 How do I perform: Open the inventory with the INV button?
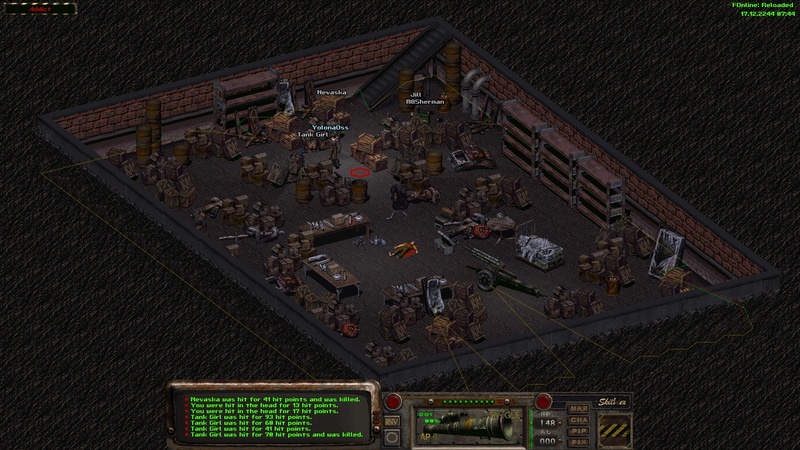pyautogui.click(x=391, y=421)
